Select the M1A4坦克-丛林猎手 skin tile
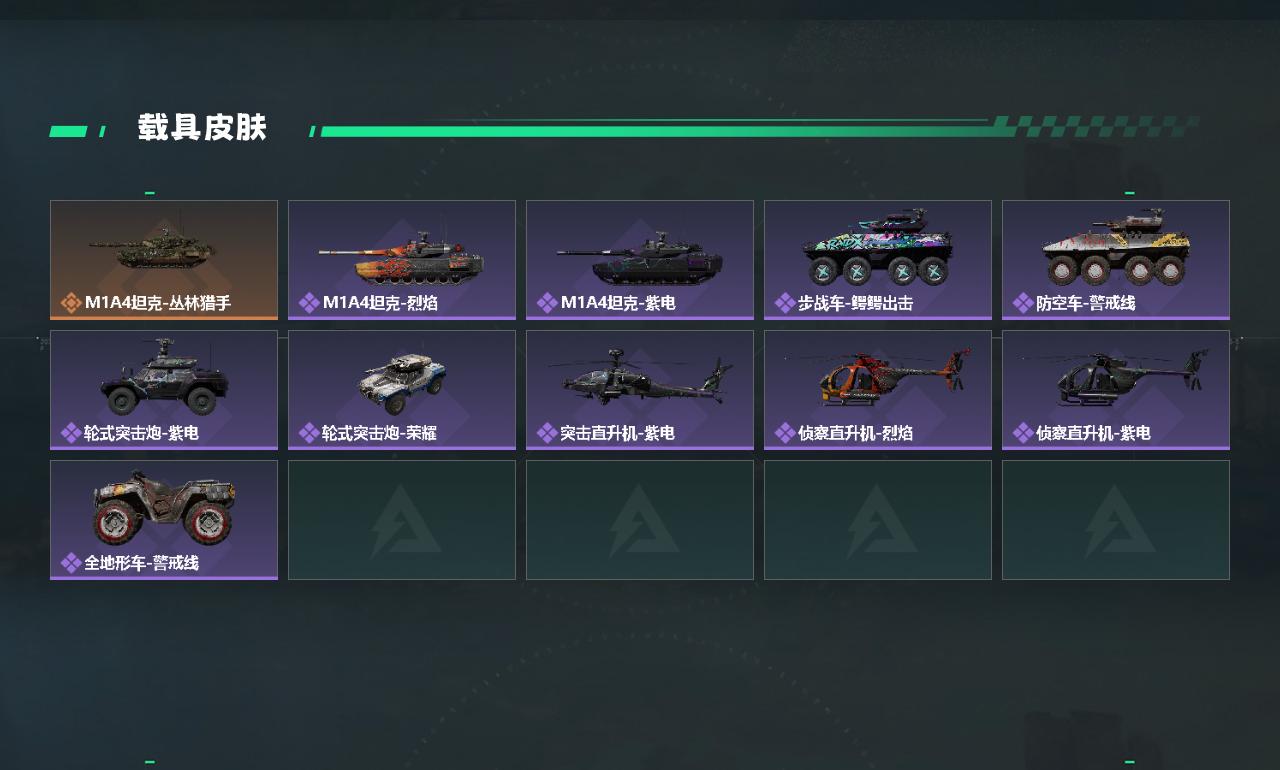This screenshot has width=1280, height=770. click(164, 259)
